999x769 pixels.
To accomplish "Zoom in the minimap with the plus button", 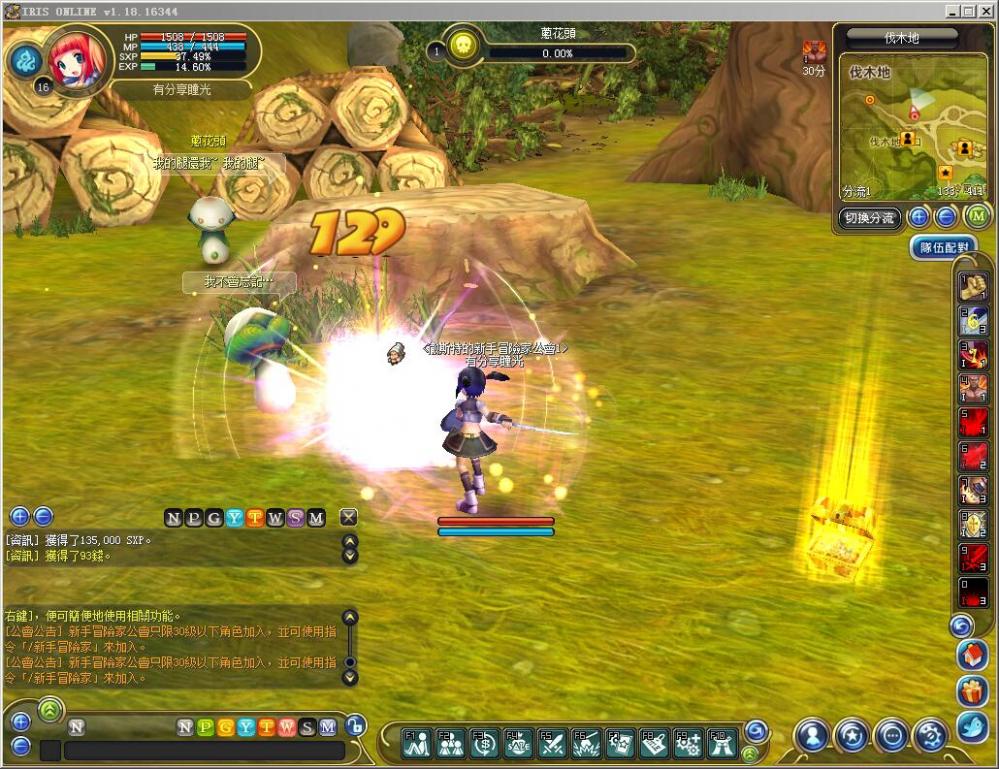I will (918, 216).
